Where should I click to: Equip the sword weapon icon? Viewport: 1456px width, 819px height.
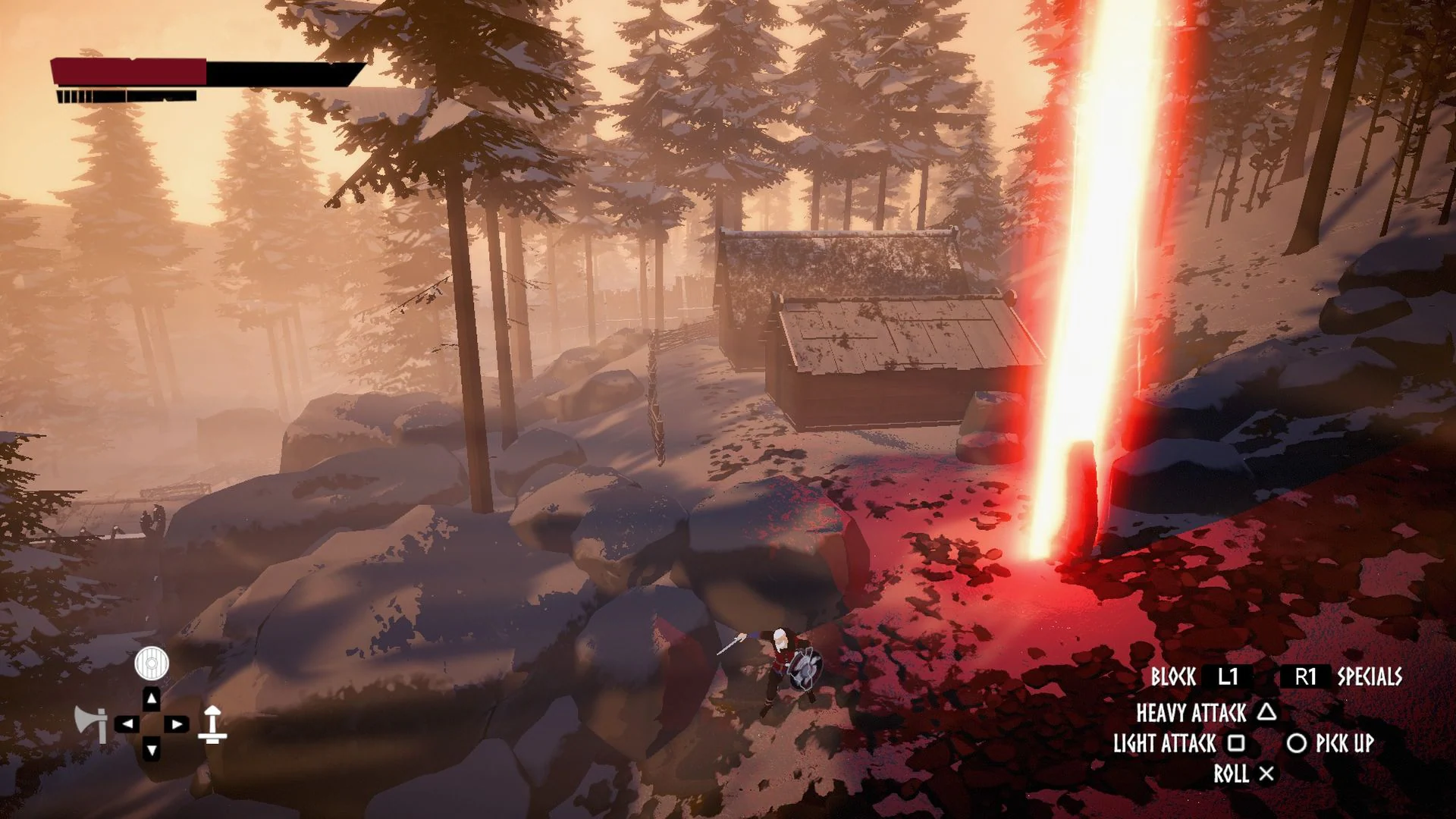[x=212, y=724]
